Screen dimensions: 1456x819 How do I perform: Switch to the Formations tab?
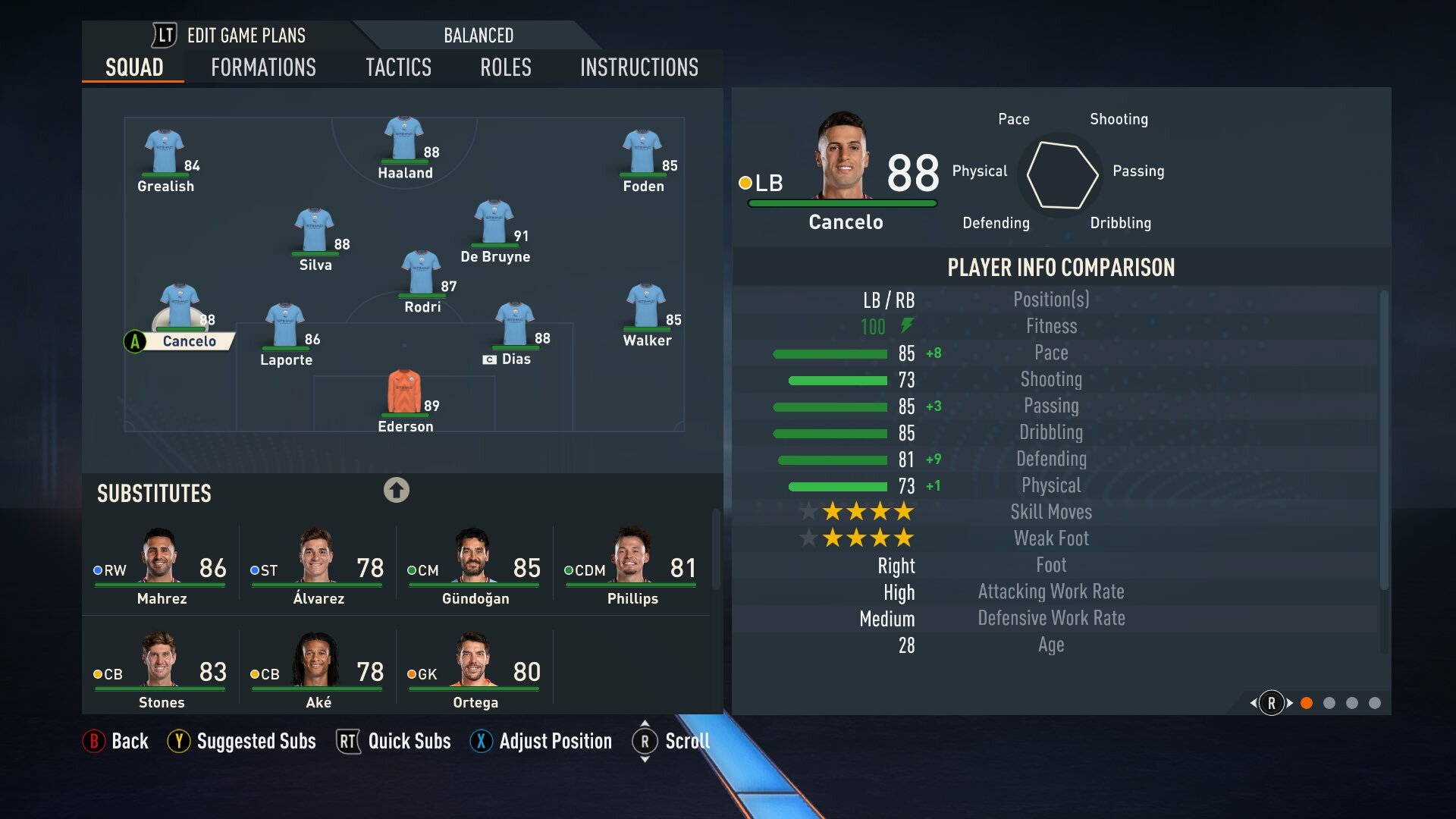click(x=263, y=67)
